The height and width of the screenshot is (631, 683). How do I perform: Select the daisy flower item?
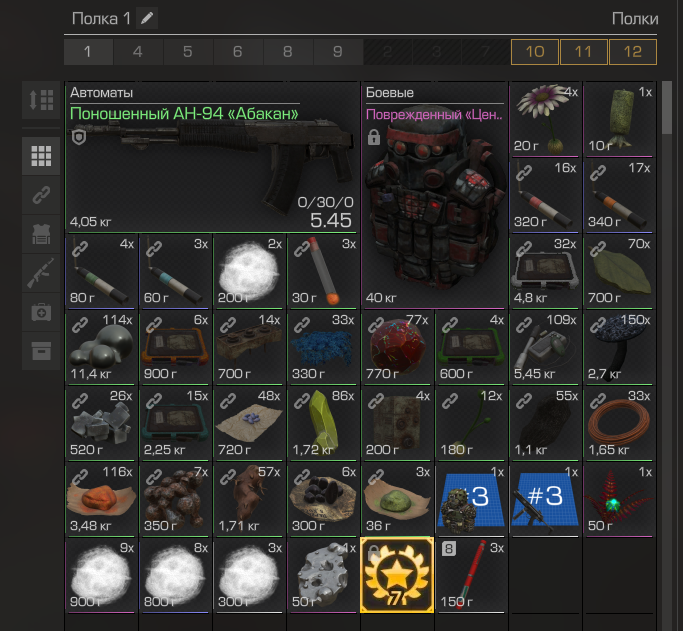tap(545, 119)
